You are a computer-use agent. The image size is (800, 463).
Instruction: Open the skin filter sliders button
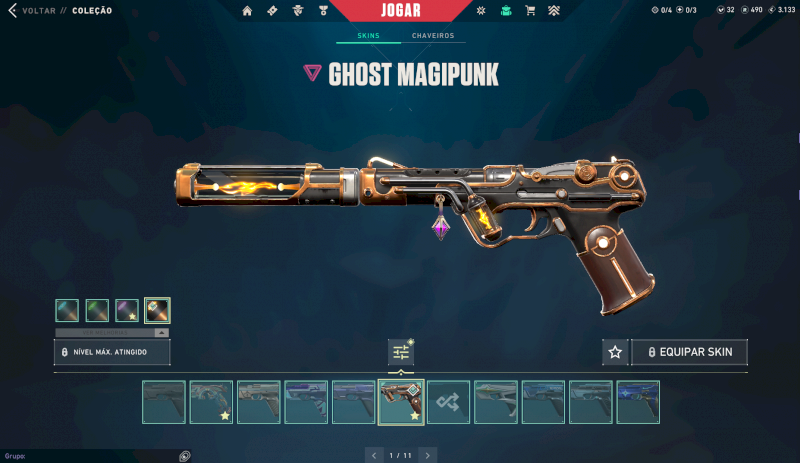401,352
